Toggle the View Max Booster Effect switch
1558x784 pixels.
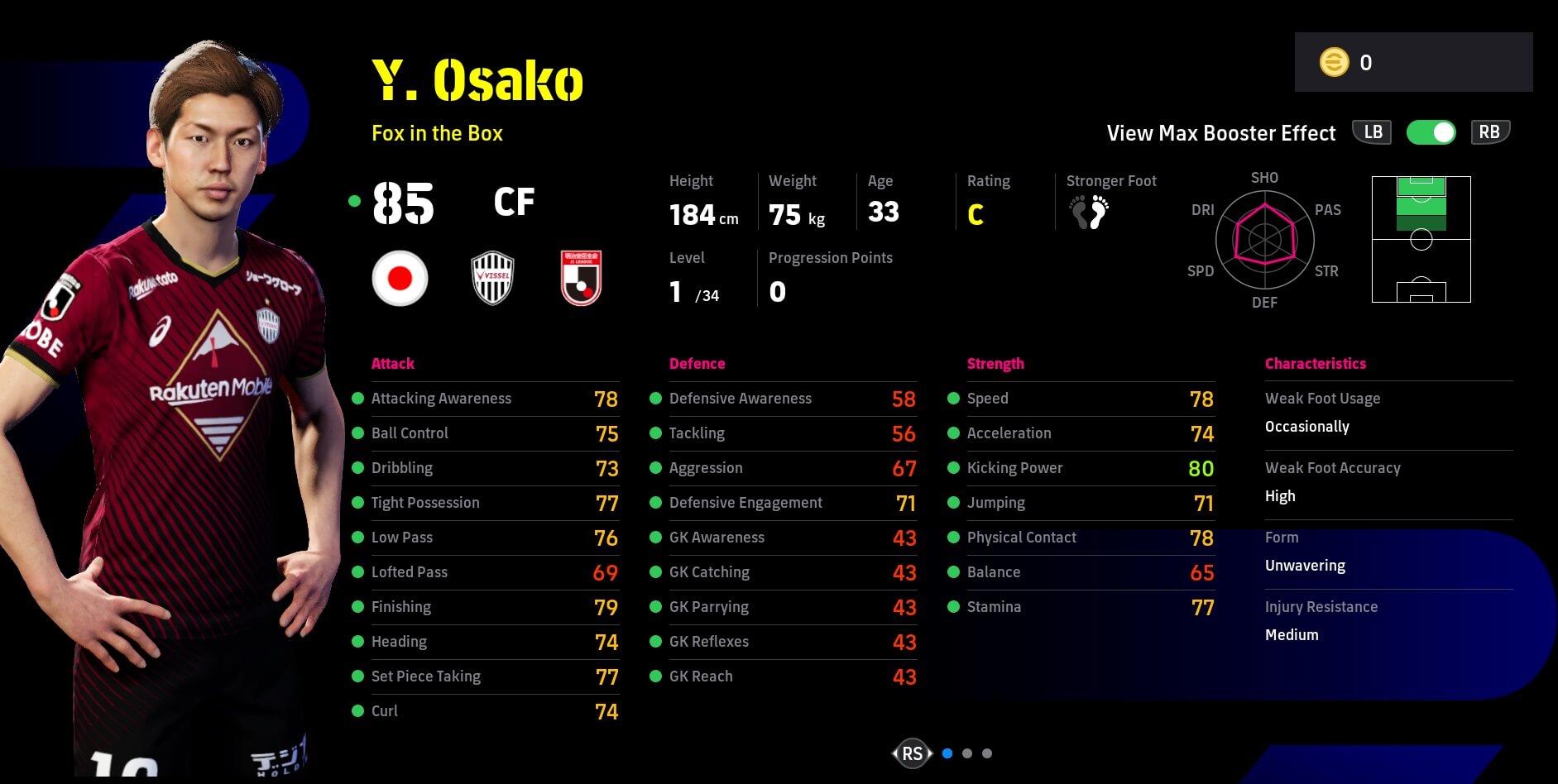click(1431, 132)
